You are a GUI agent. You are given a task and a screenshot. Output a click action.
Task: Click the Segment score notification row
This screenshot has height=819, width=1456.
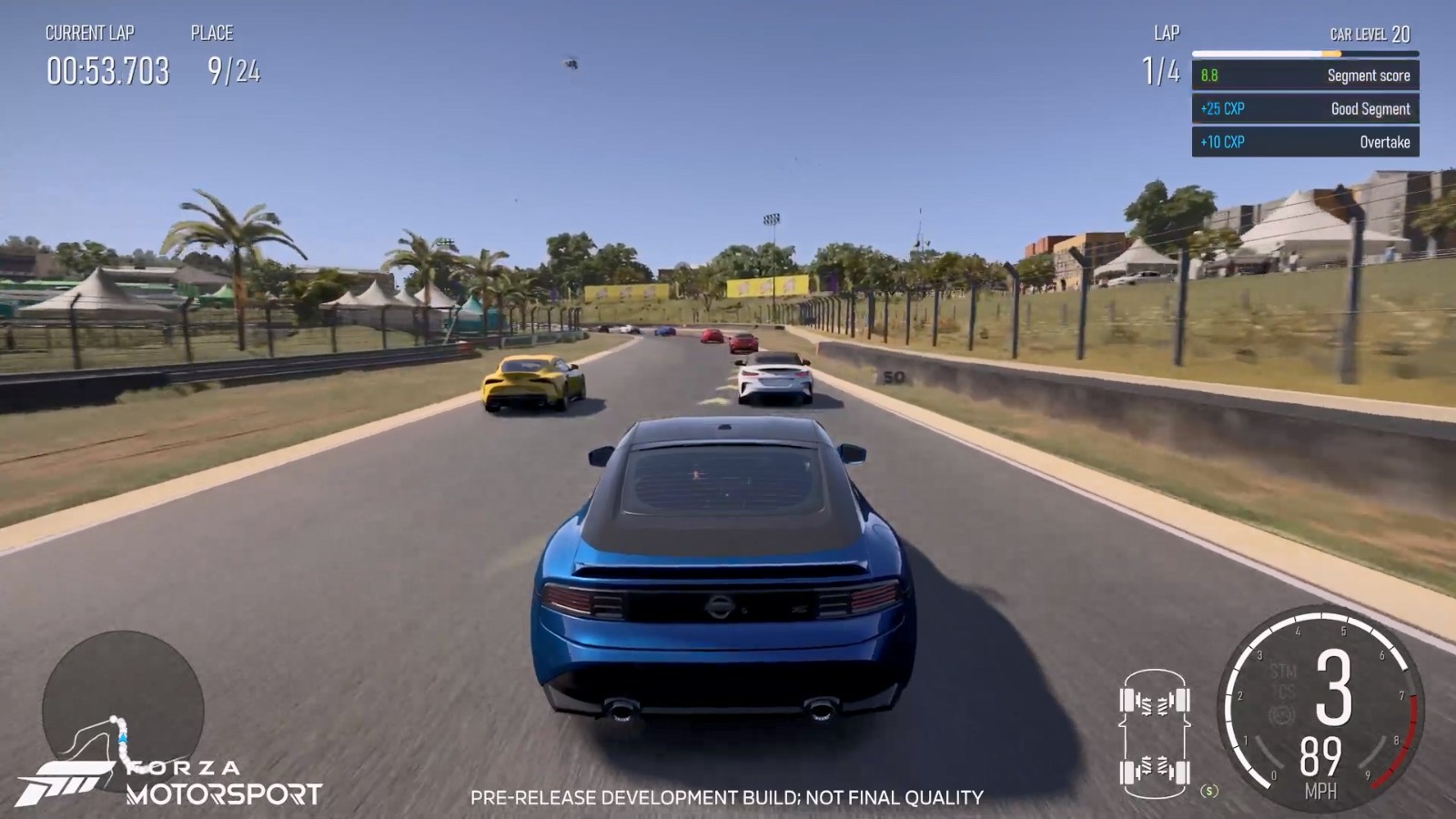pos(1305,76)
